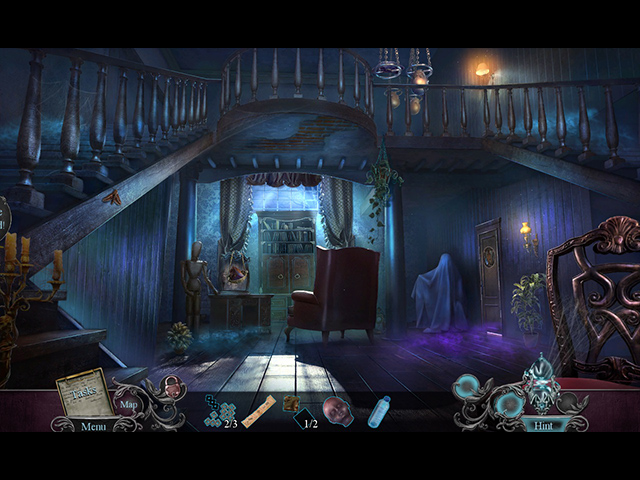Choose the water bottle inventory item

[379, 411]
